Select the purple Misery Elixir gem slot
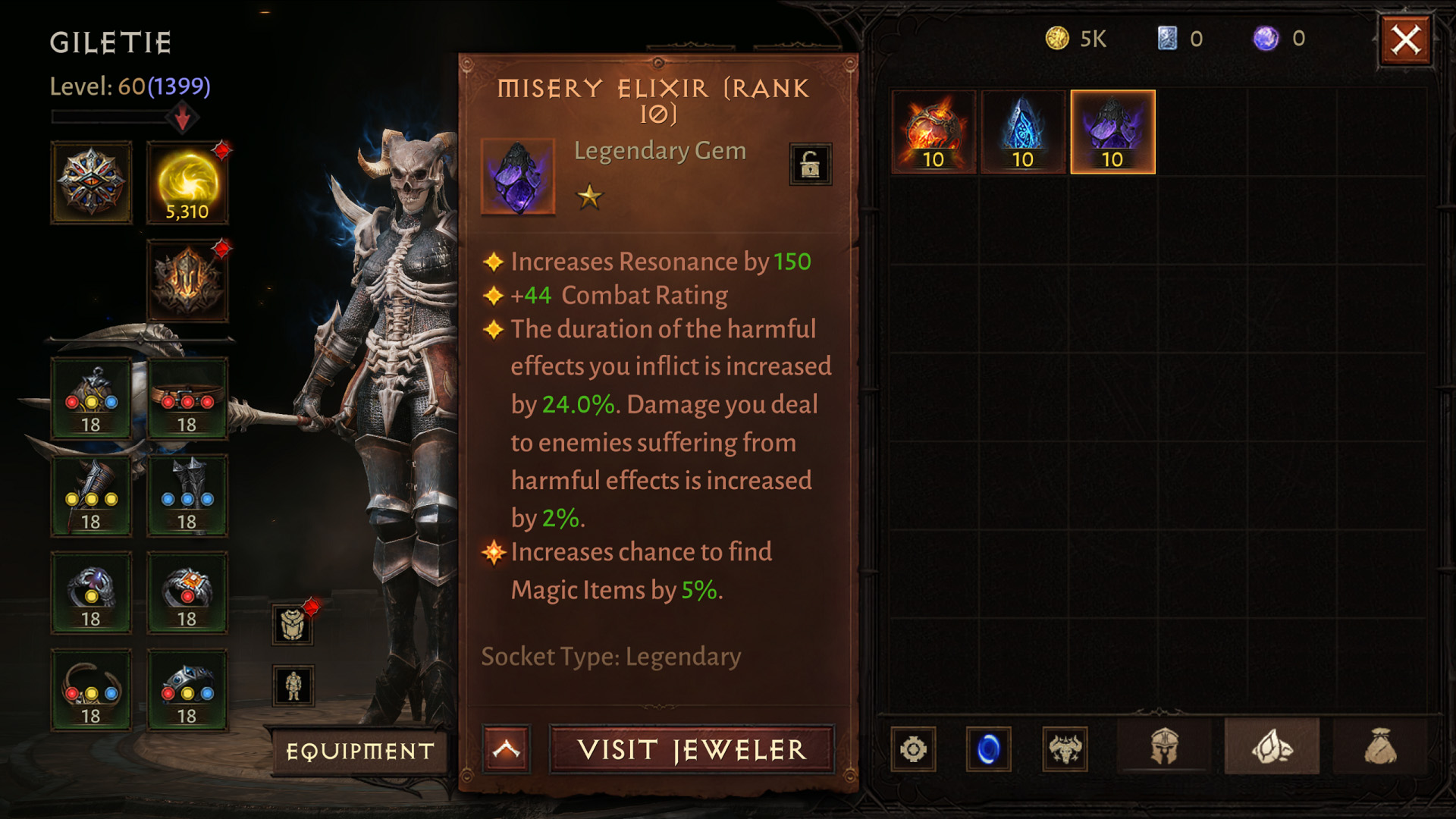 [x=1112, y=132]
